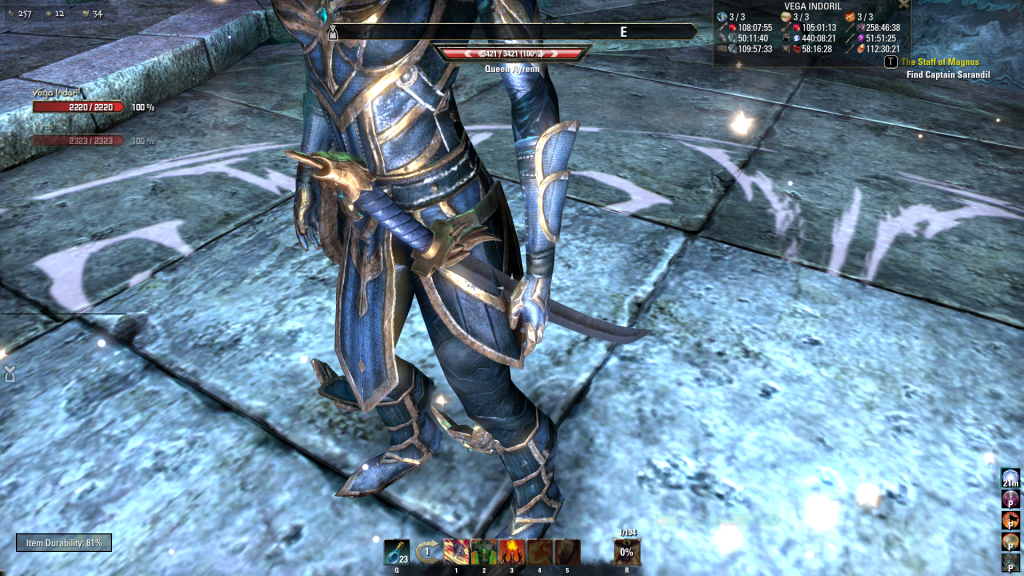Select the dimmed fifth skill slot
Screen dimensions: 1024x576
567,551
